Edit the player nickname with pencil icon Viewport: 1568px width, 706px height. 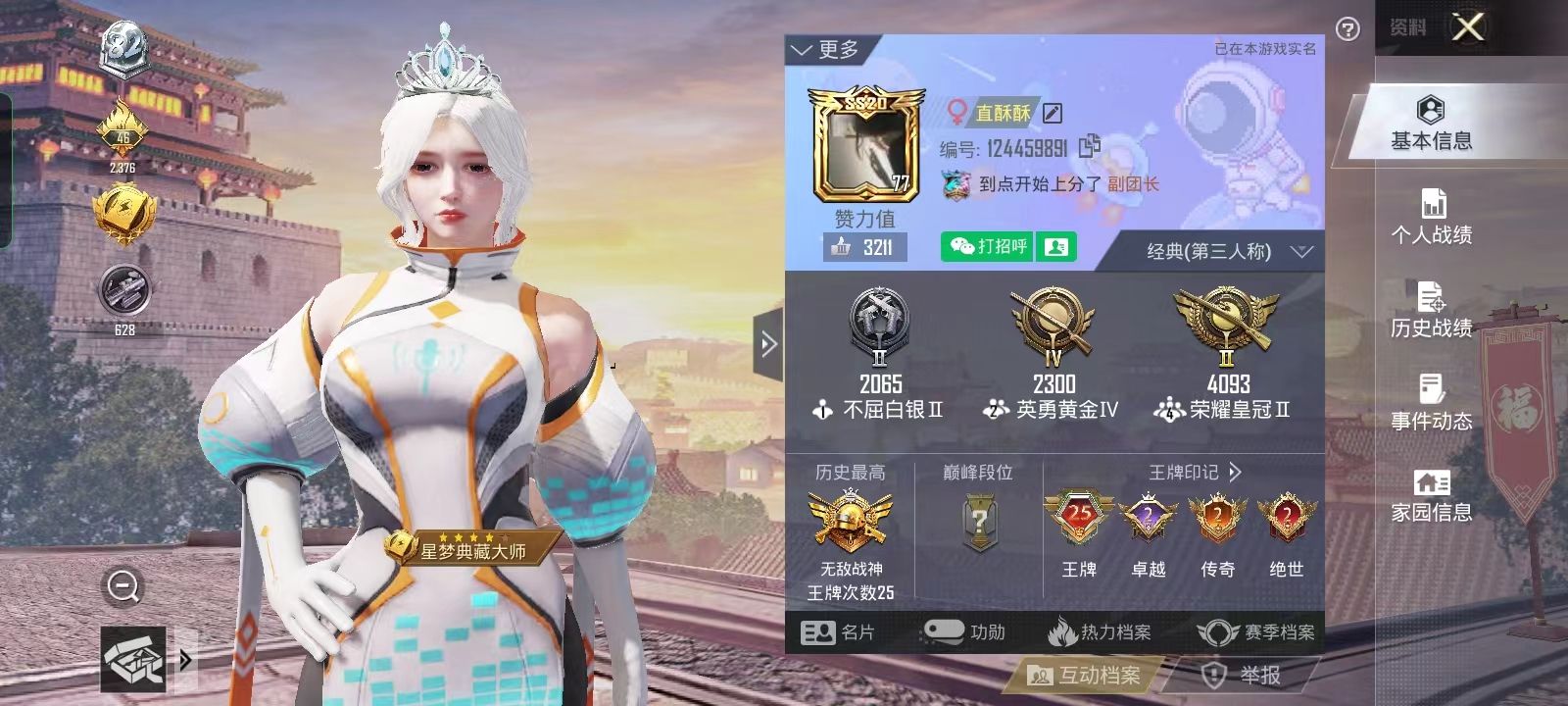pyautogui.click(x=1053, y=114)
